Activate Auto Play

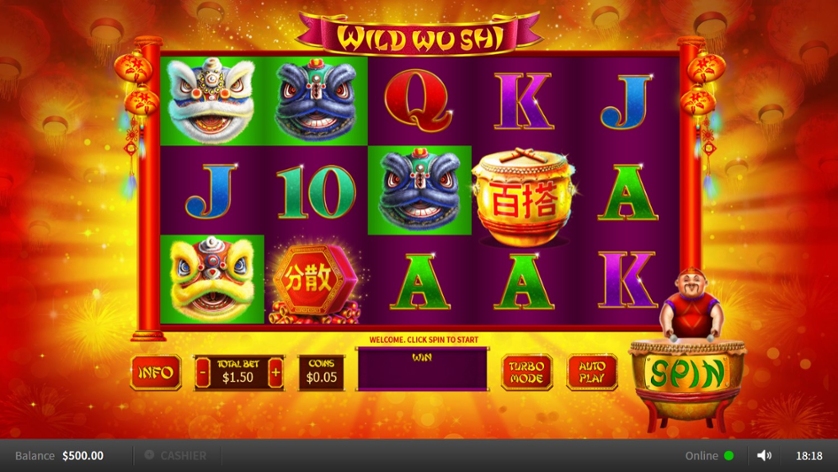[x=592, y=373]
